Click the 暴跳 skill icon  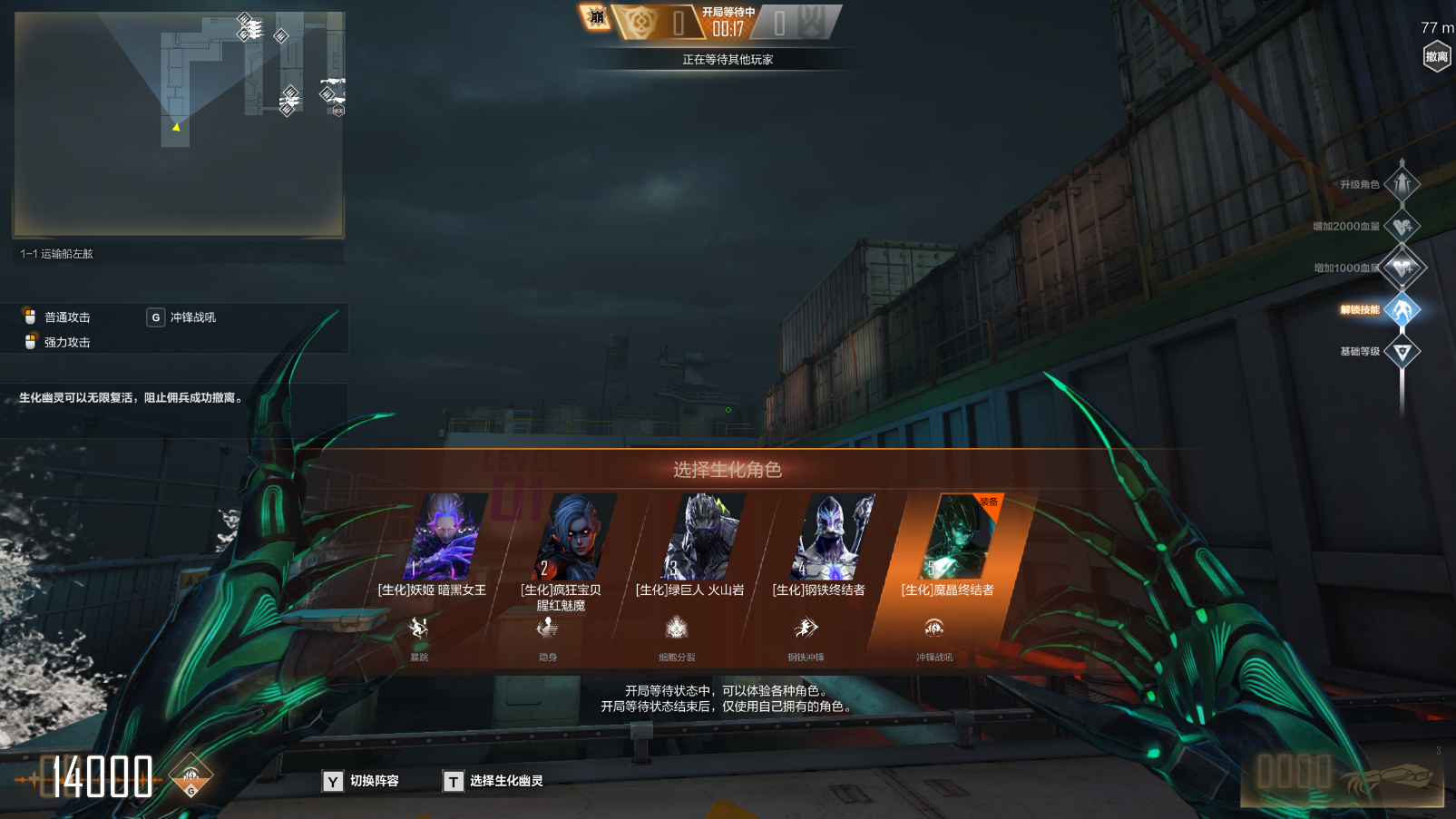click(x=418, y=628)
